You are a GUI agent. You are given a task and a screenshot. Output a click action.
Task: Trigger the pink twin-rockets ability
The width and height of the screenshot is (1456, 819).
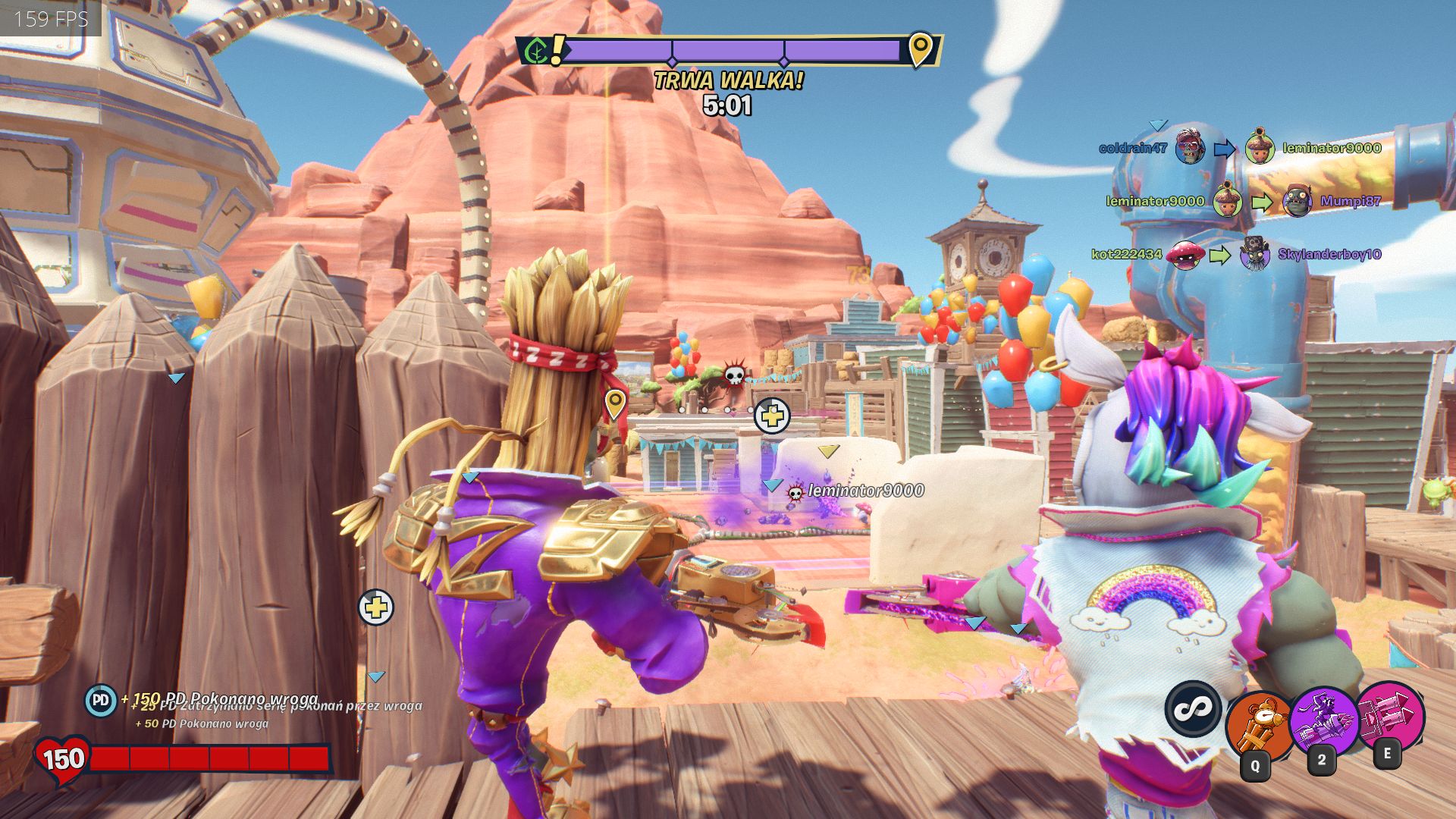coord(1389,715)
